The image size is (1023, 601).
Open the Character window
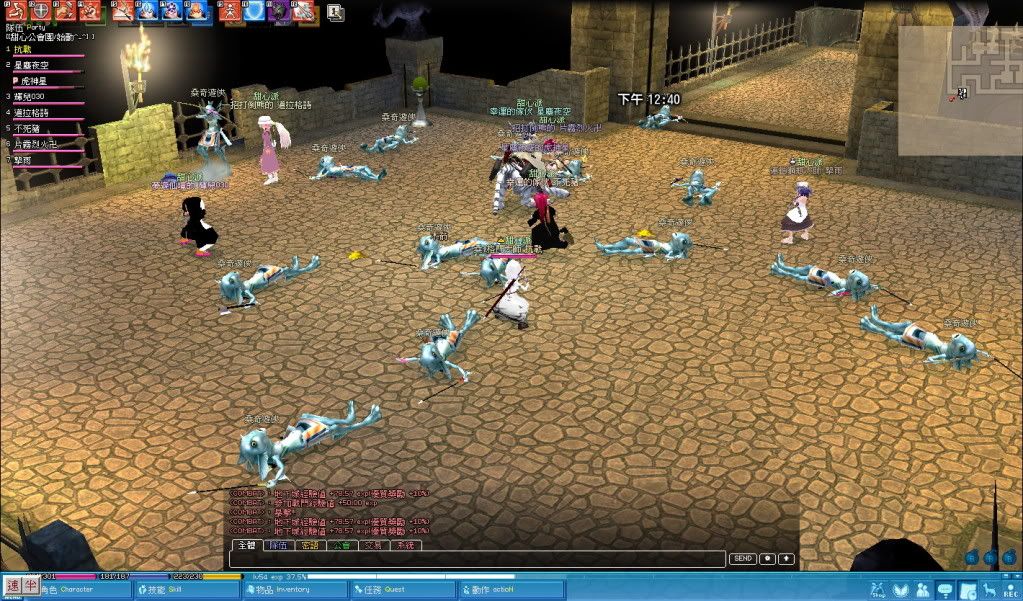click(x=66, y=590)
